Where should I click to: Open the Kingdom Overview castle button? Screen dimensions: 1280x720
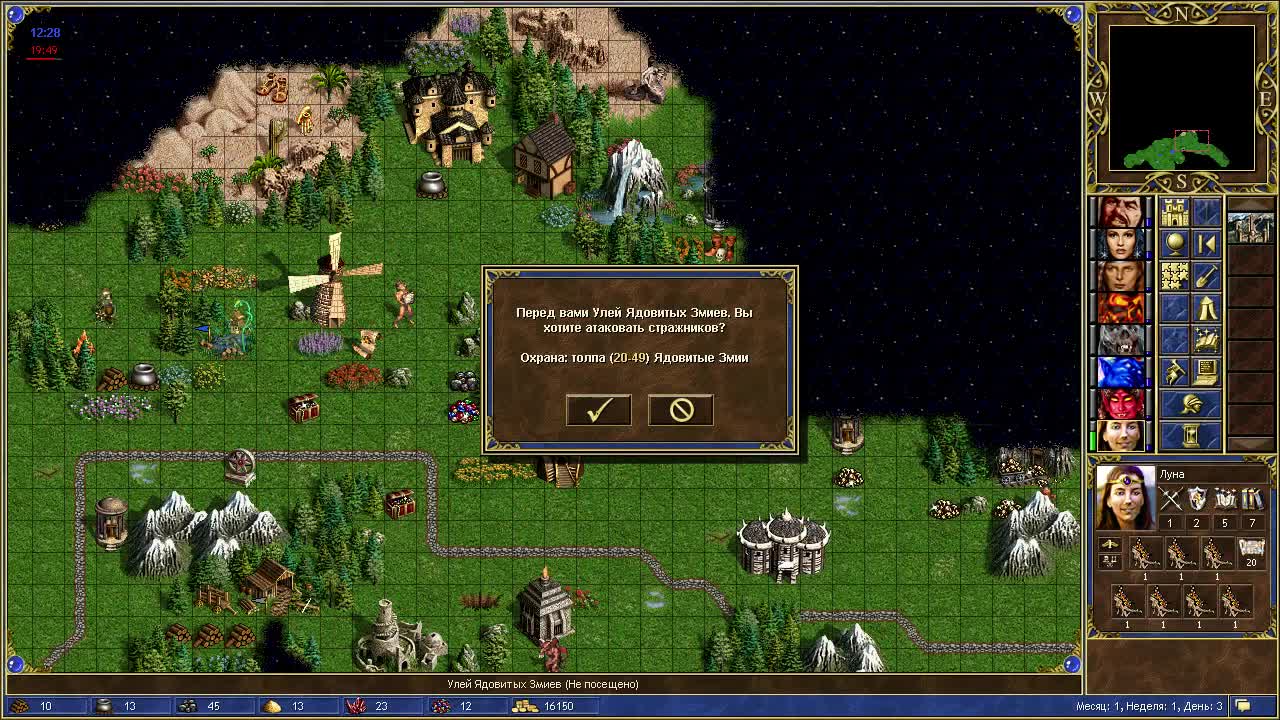click(x=1175, y=212)
